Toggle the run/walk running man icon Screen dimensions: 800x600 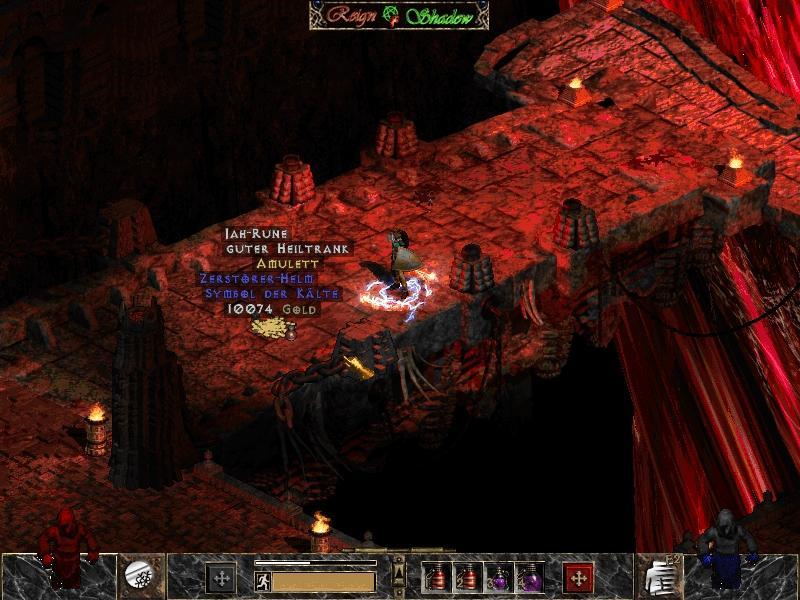(x=262, y=580)
